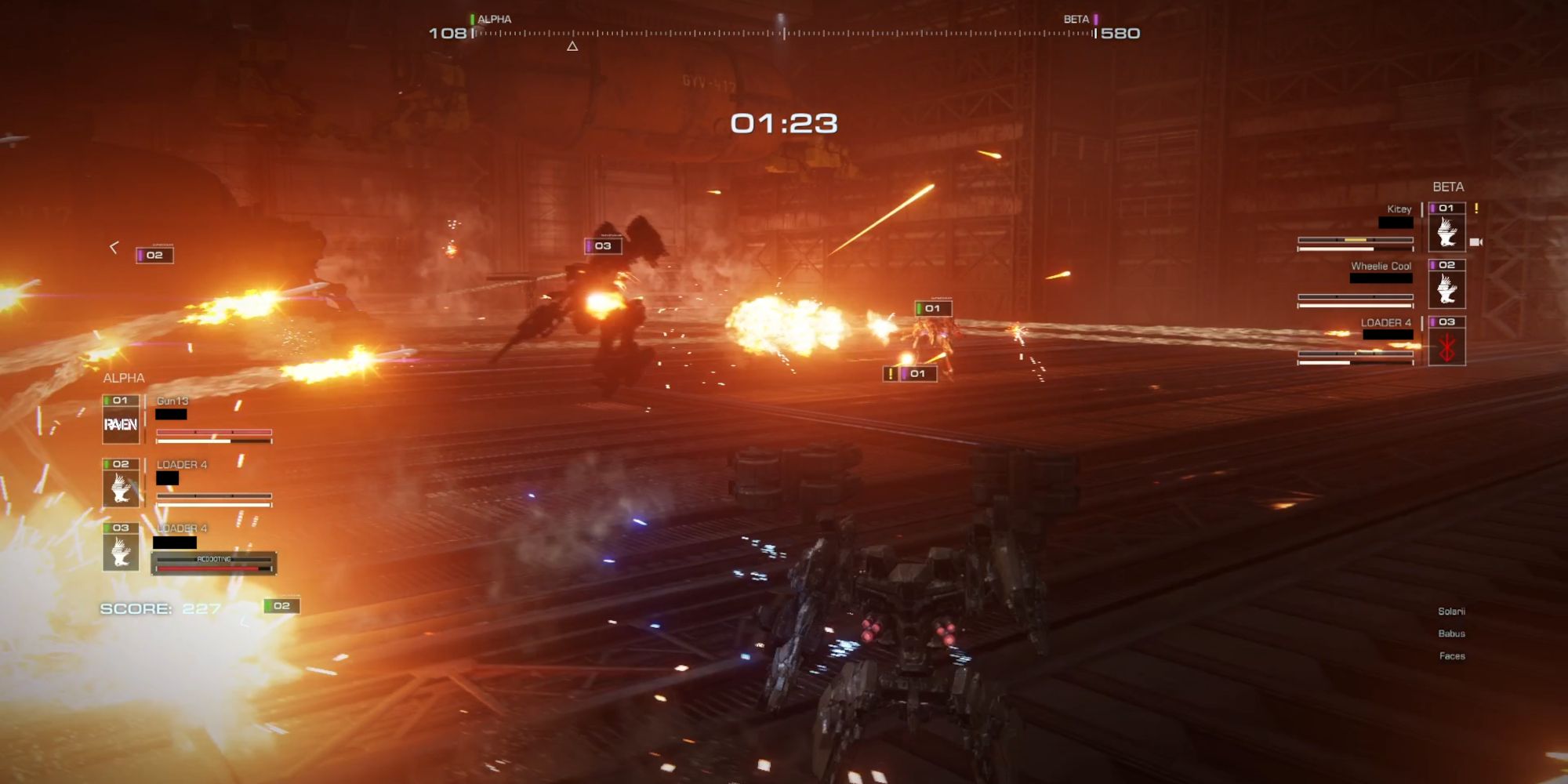This screenshot has height=784, width=1568.
Task: Select Kitey's white eagle emblem on Beta team
Action: [x=1449, y=232]
